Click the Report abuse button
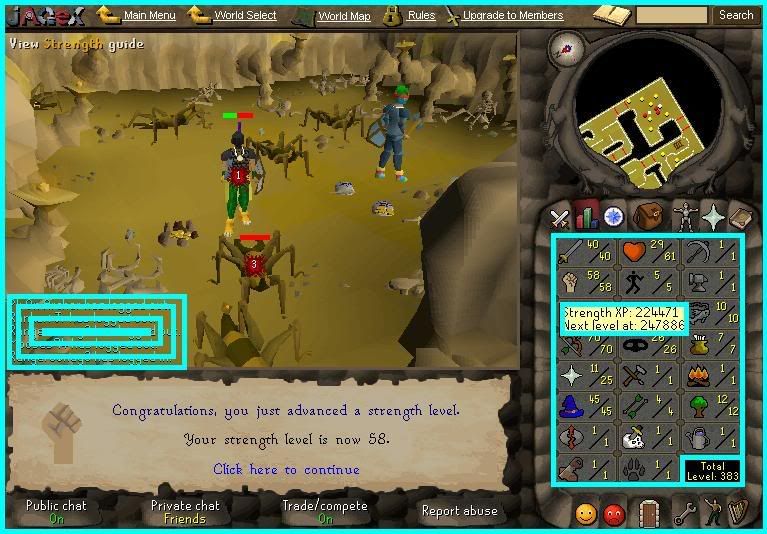The height and width of the screenshot is (534, 767). point(459,511)
